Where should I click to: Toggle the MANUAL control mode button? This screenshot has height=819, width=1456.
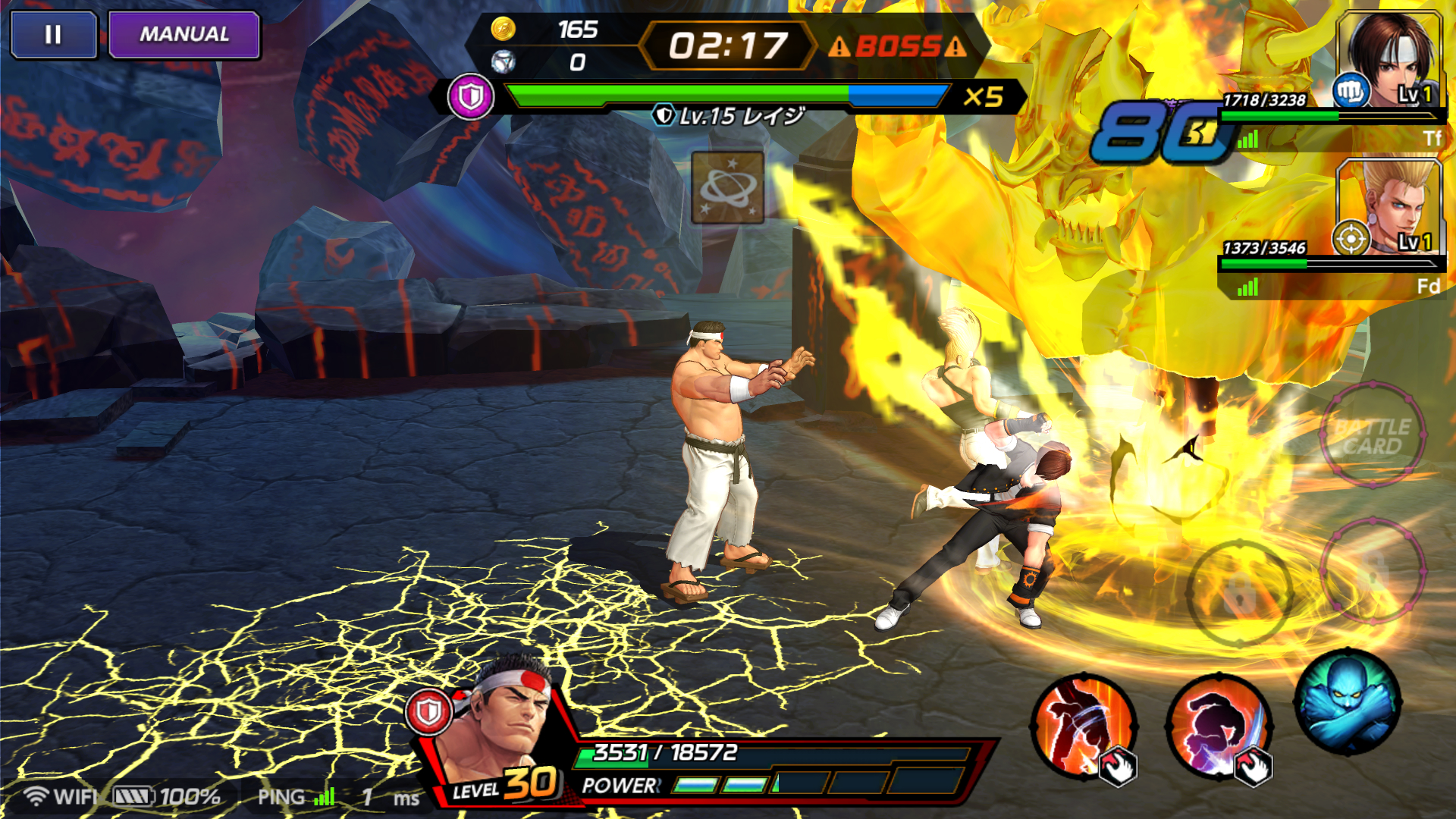(184, 35)
